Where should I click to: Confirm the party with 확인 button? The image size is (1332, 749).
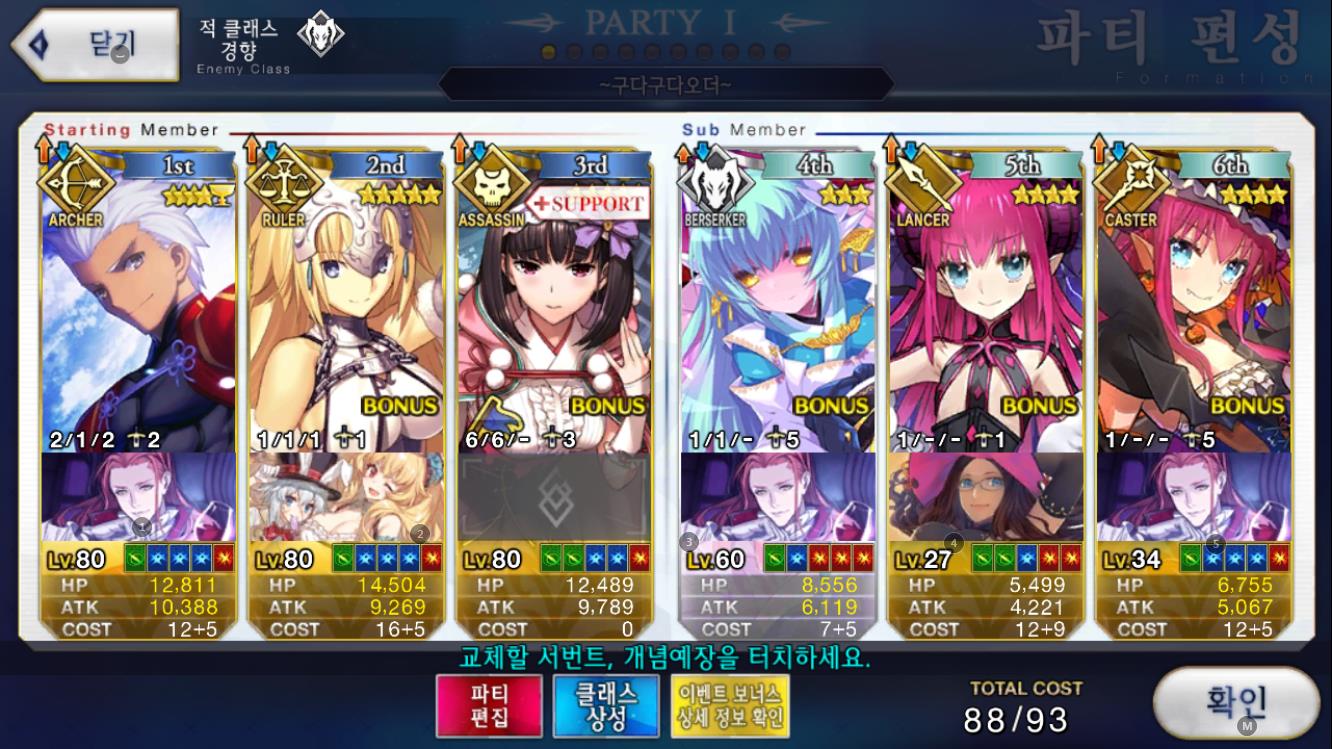coord(1236,702)
